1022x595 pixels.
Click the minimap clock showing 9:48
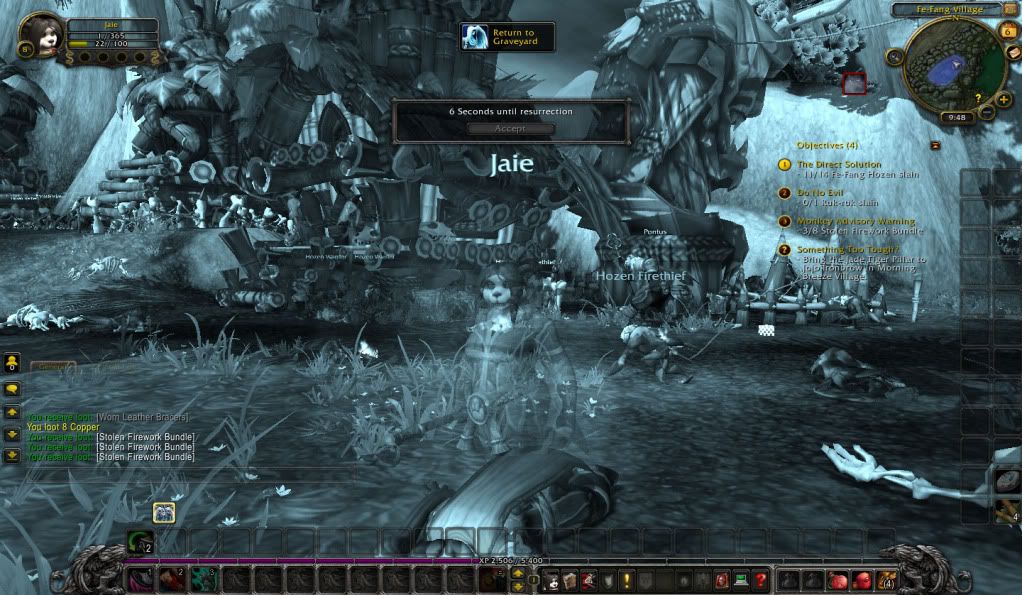954,117
